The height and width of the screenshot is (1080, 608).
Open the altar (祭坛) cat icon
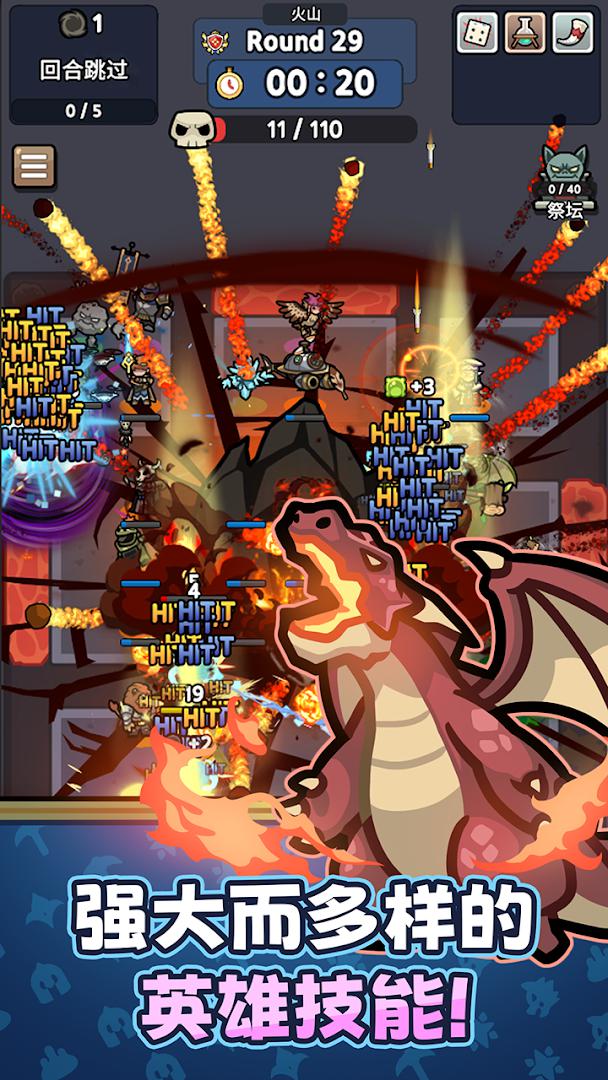click(x=564, y=166)
